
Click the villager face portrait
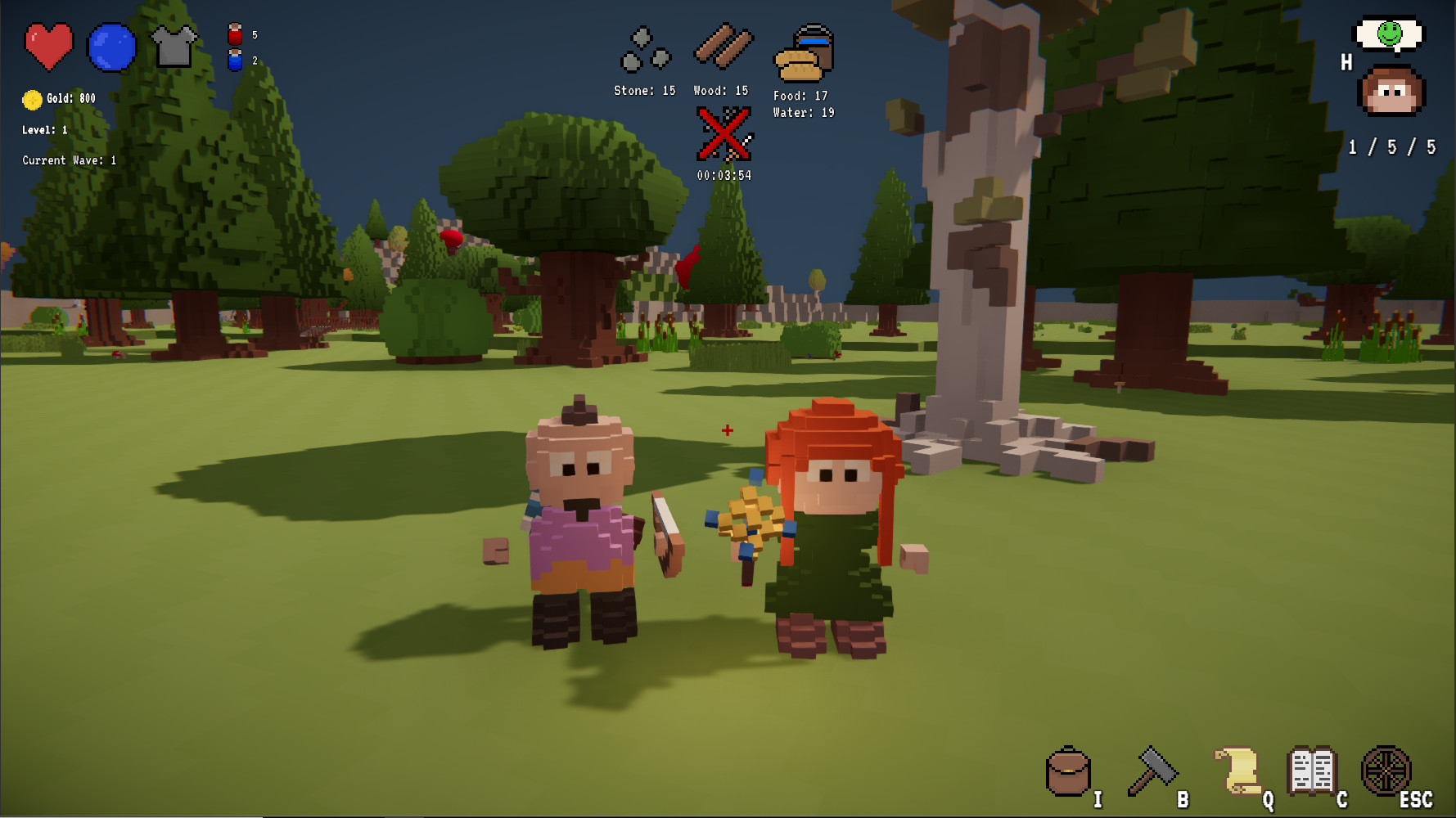point(1389,90)
